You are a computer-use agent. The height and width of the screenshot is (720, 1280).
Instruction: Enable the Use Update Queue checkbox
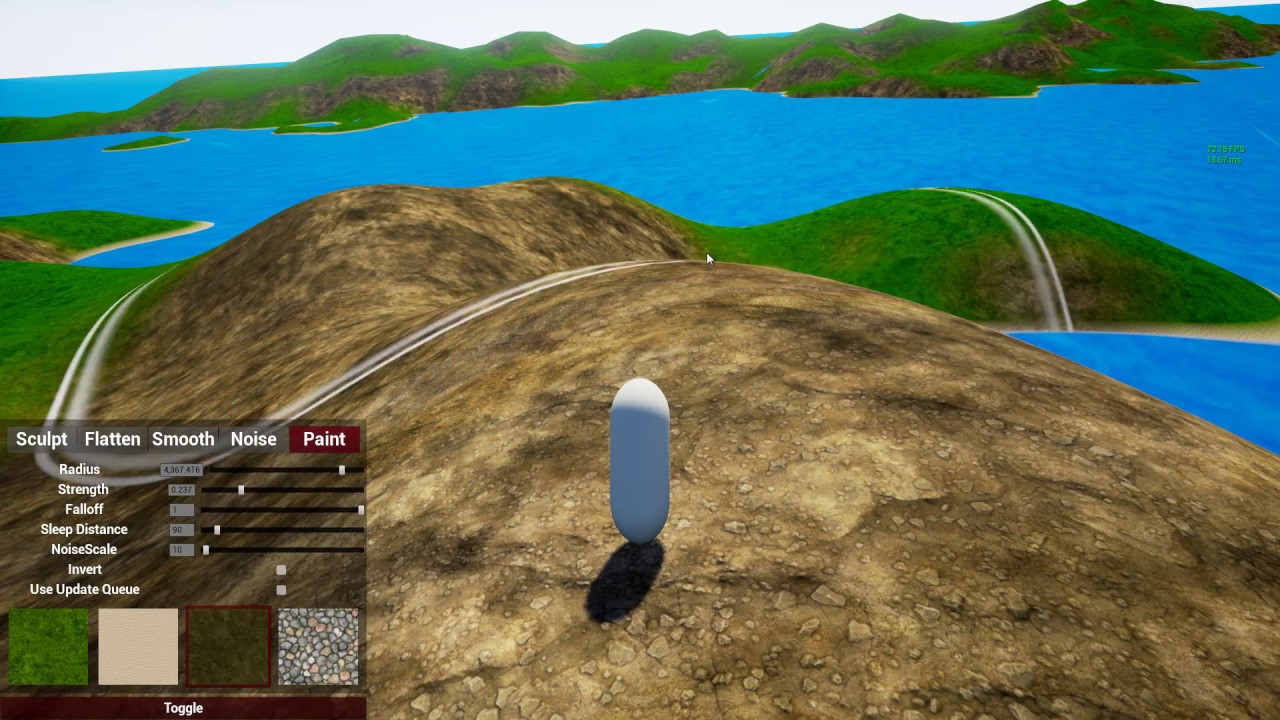click(x=281, y=590)
